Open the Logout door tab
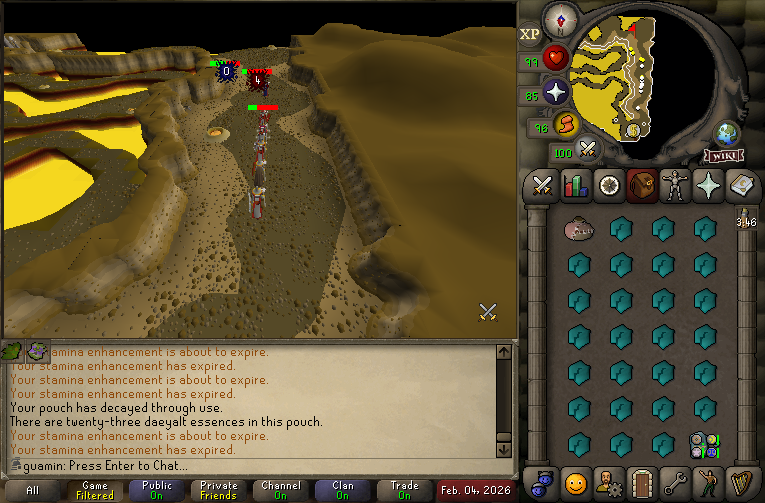The image size is (765, 503). click(641, 481)
